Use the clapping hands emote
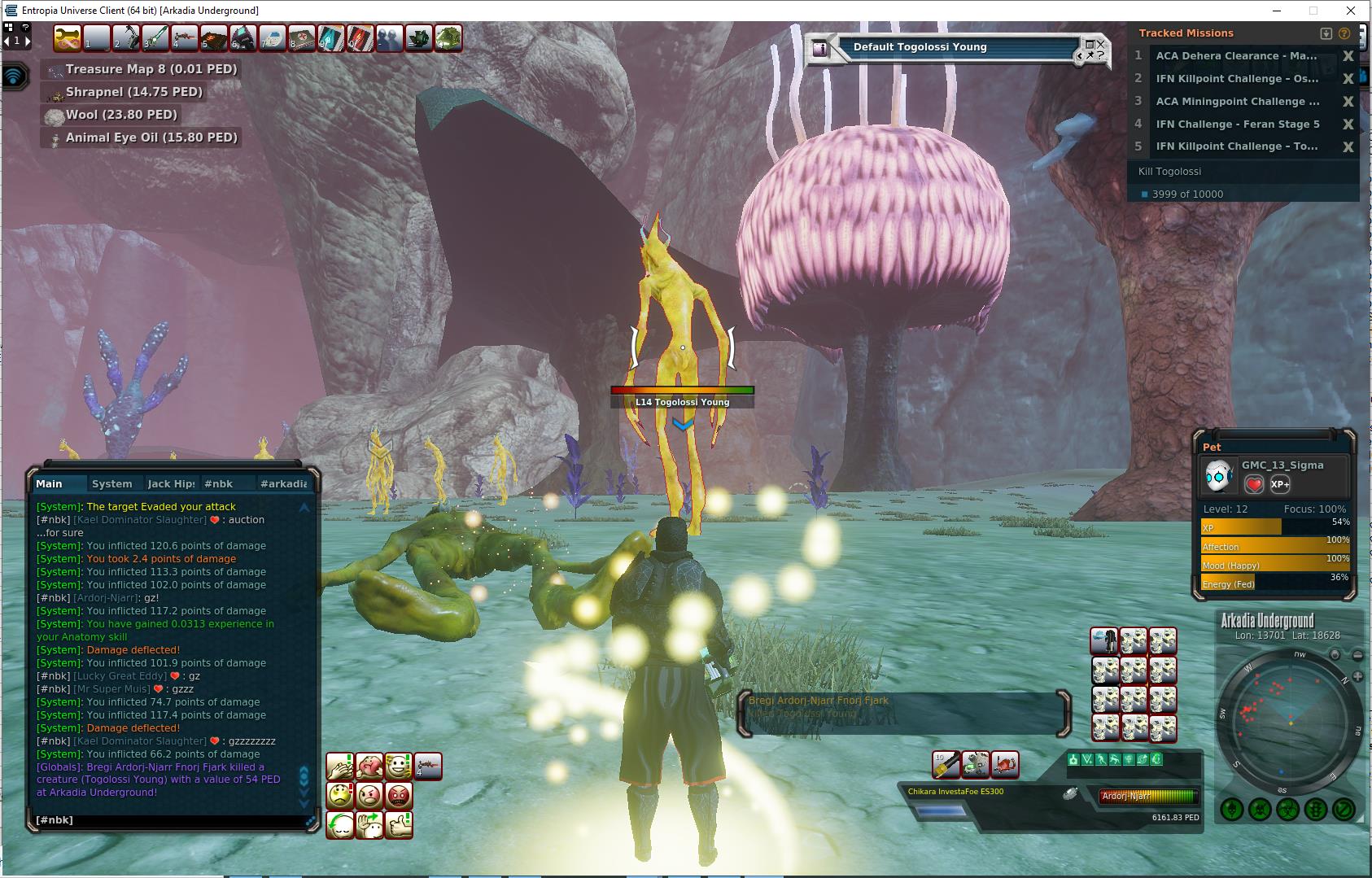 click(339, 766)
